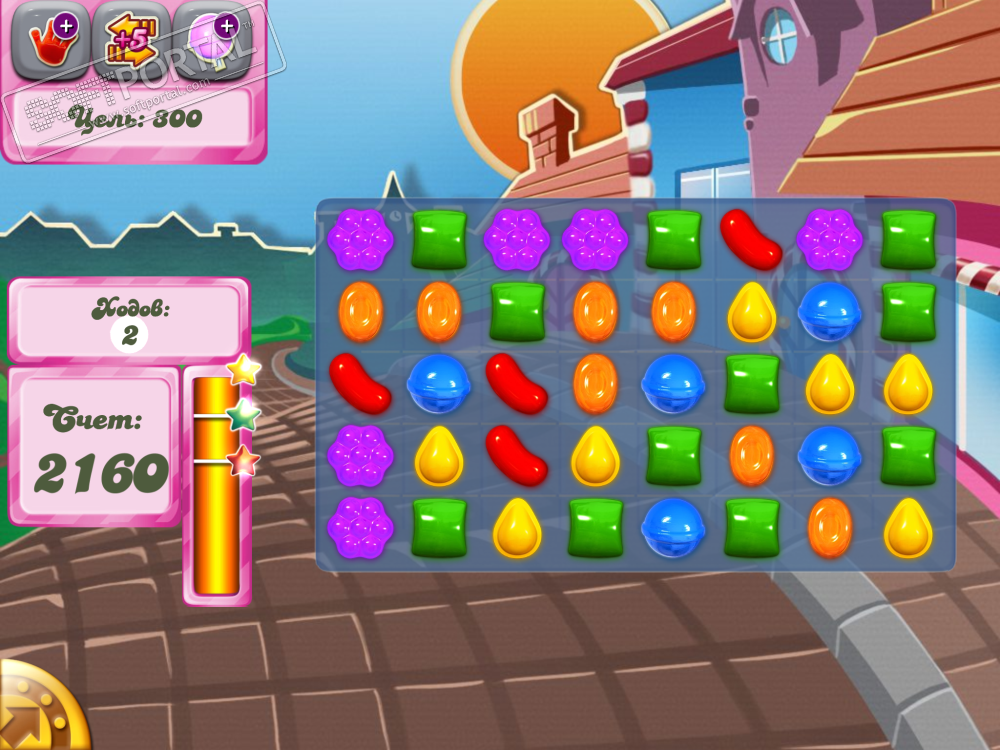Pick the blue candy between two red jelly beans
This screenshot has height=750, width=1000.
coord(438,383)
